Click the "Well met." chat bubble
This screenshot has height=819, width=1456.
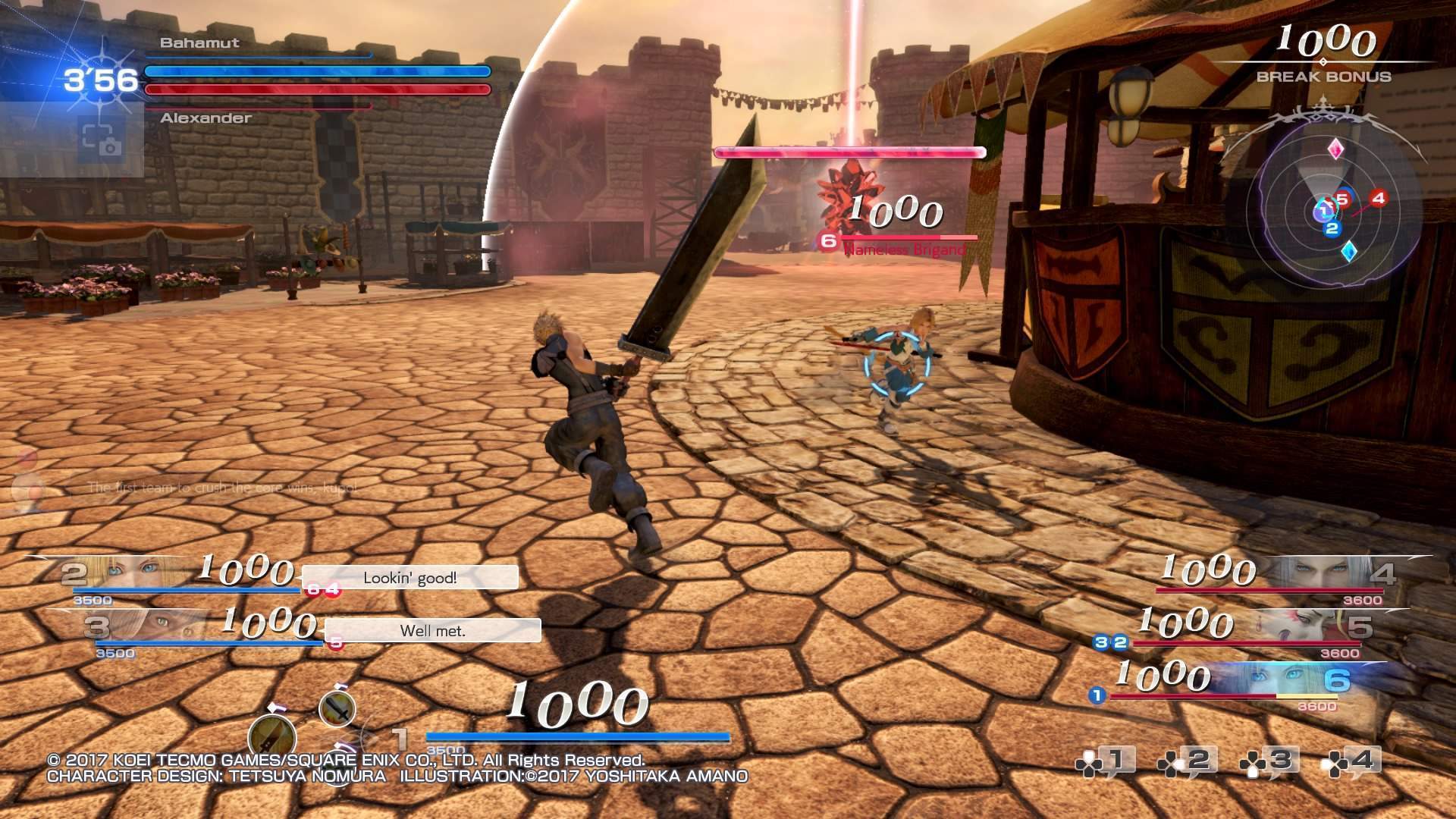coord(432,630)
